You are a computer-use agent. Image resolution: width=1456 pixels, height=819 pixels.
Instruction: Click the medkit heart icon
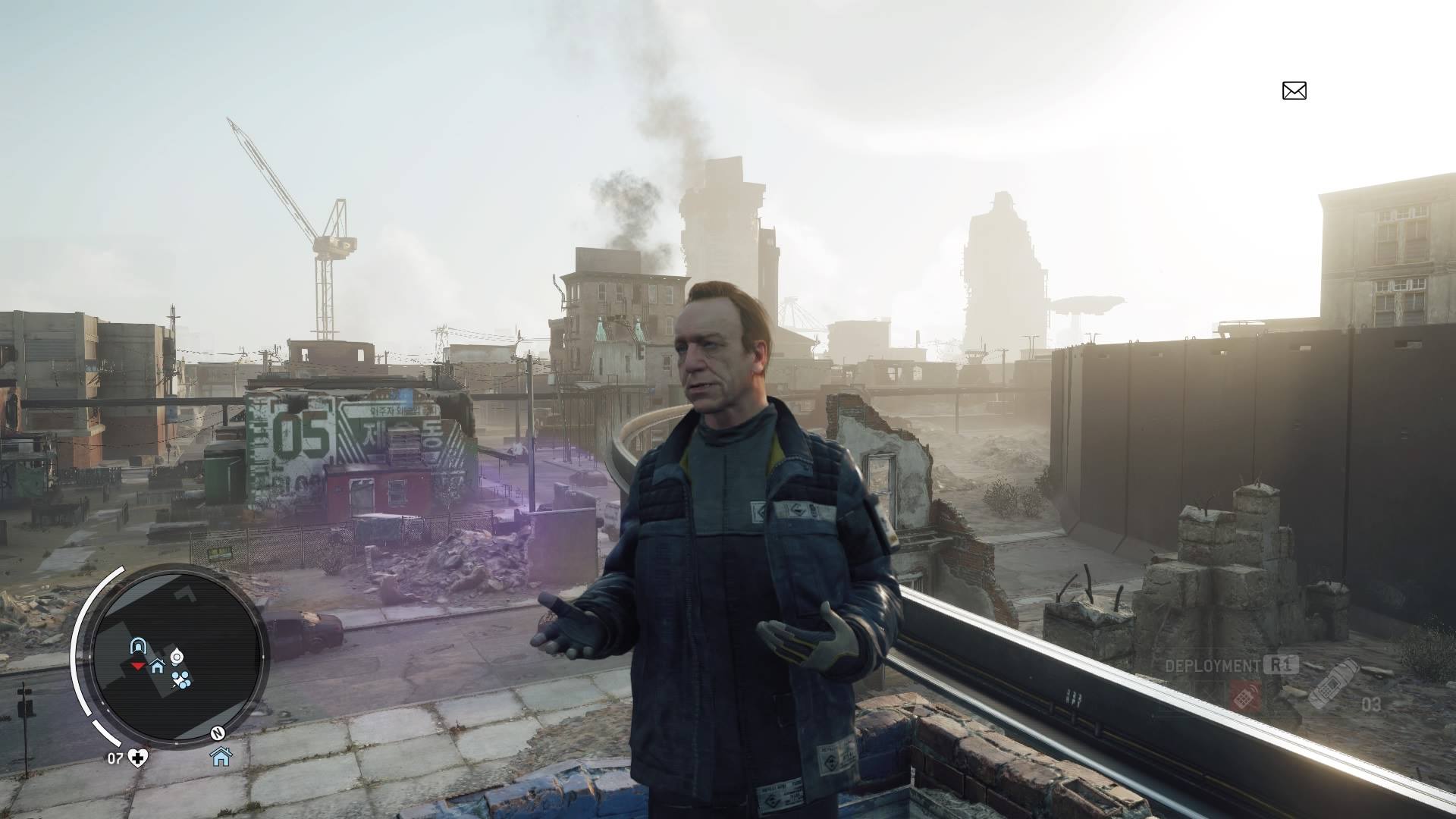138,758
